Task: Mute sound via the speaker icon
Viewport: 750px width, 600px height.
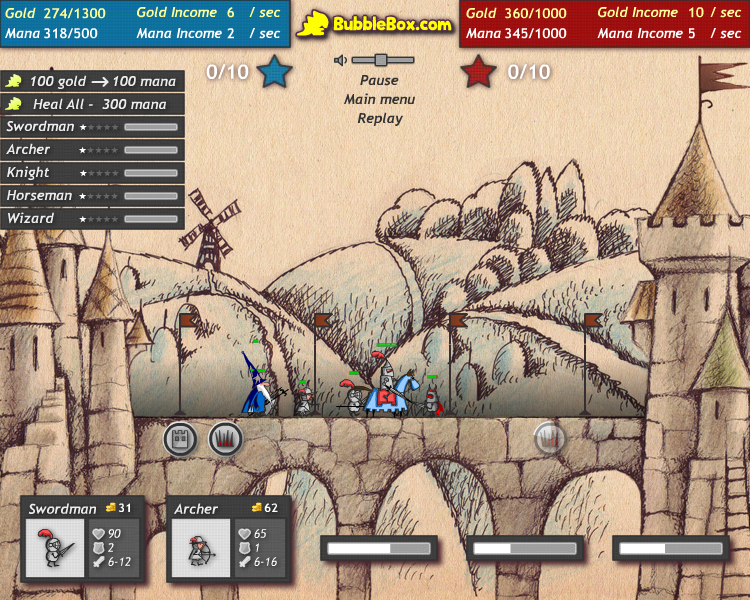Action: point(341,60)
